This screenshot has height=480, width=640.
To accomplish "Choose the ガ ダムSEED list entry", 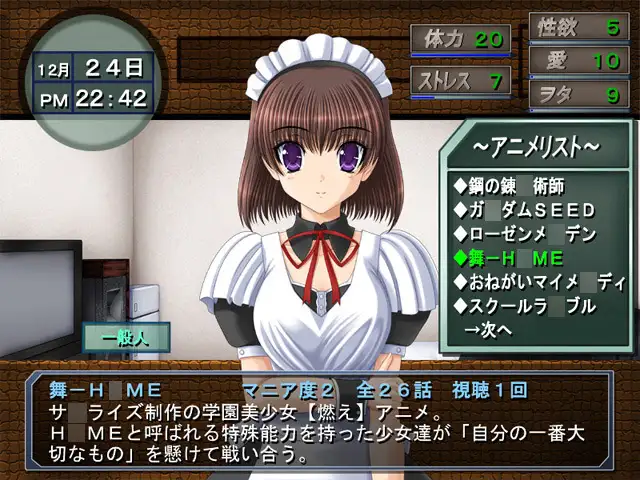I will [x=524, y=210].
